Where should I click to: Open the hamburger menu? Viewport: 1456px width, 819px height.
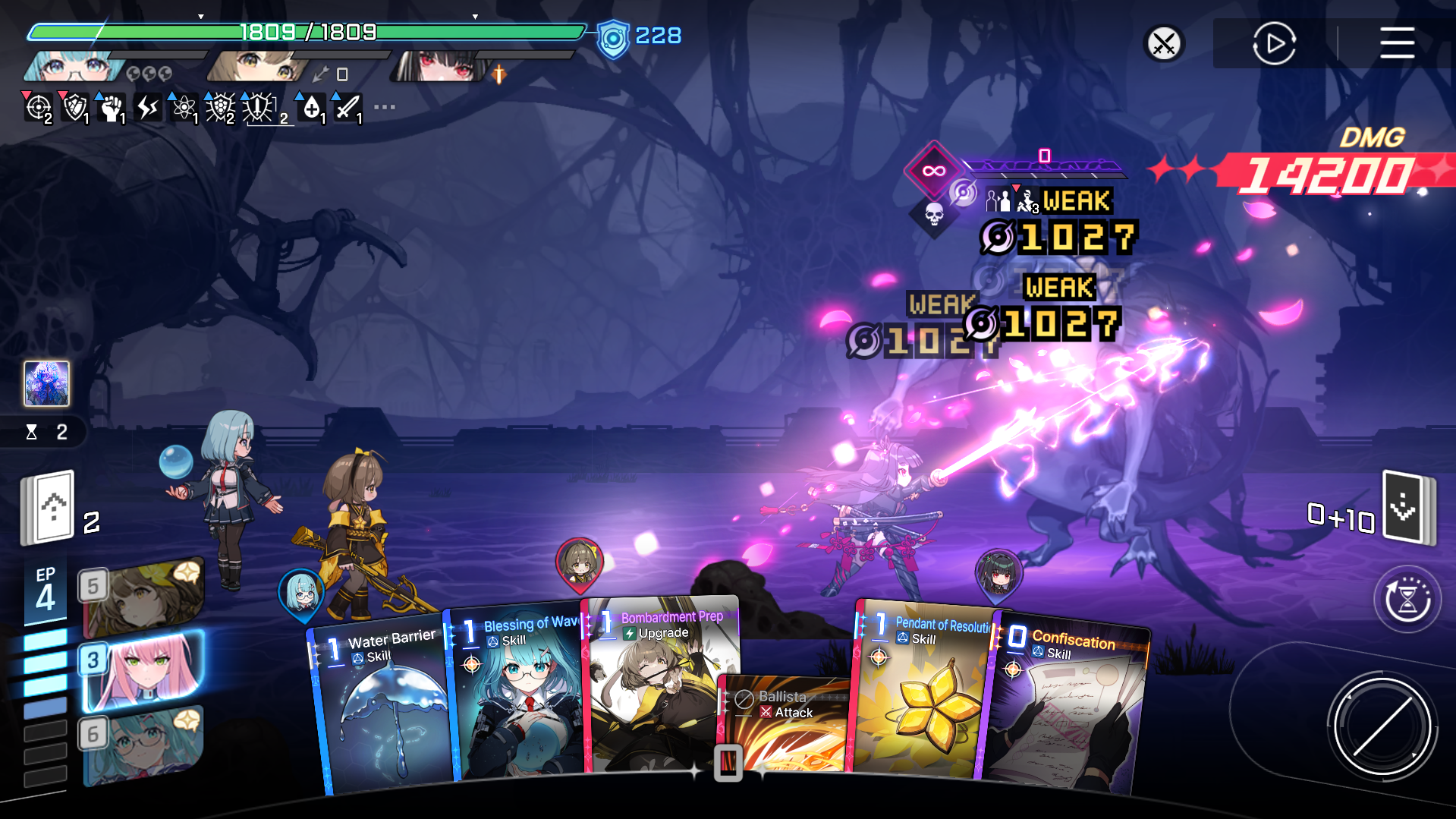[x=1397, y=43]
